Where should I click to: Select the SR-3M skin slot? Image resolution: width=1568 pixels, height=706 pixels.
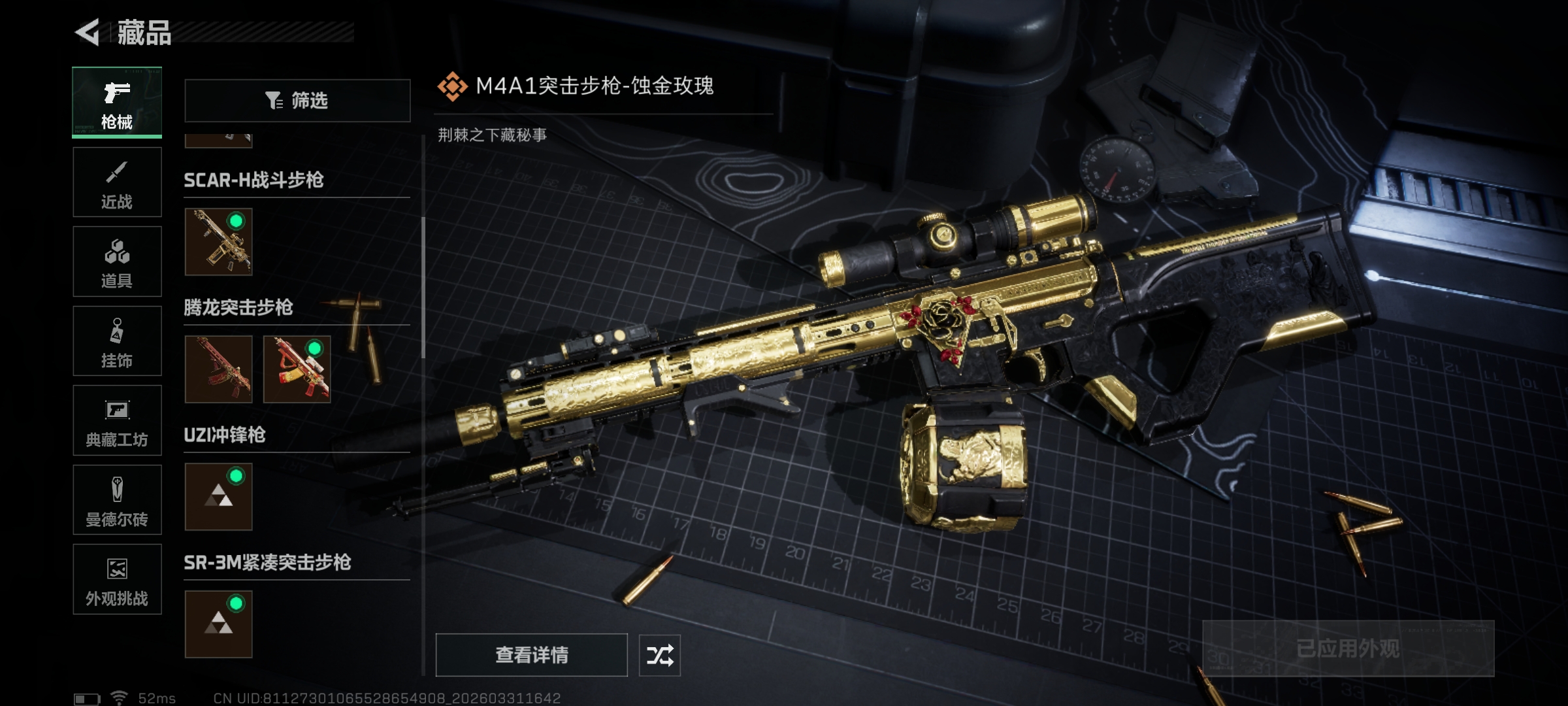click(219, 624)
